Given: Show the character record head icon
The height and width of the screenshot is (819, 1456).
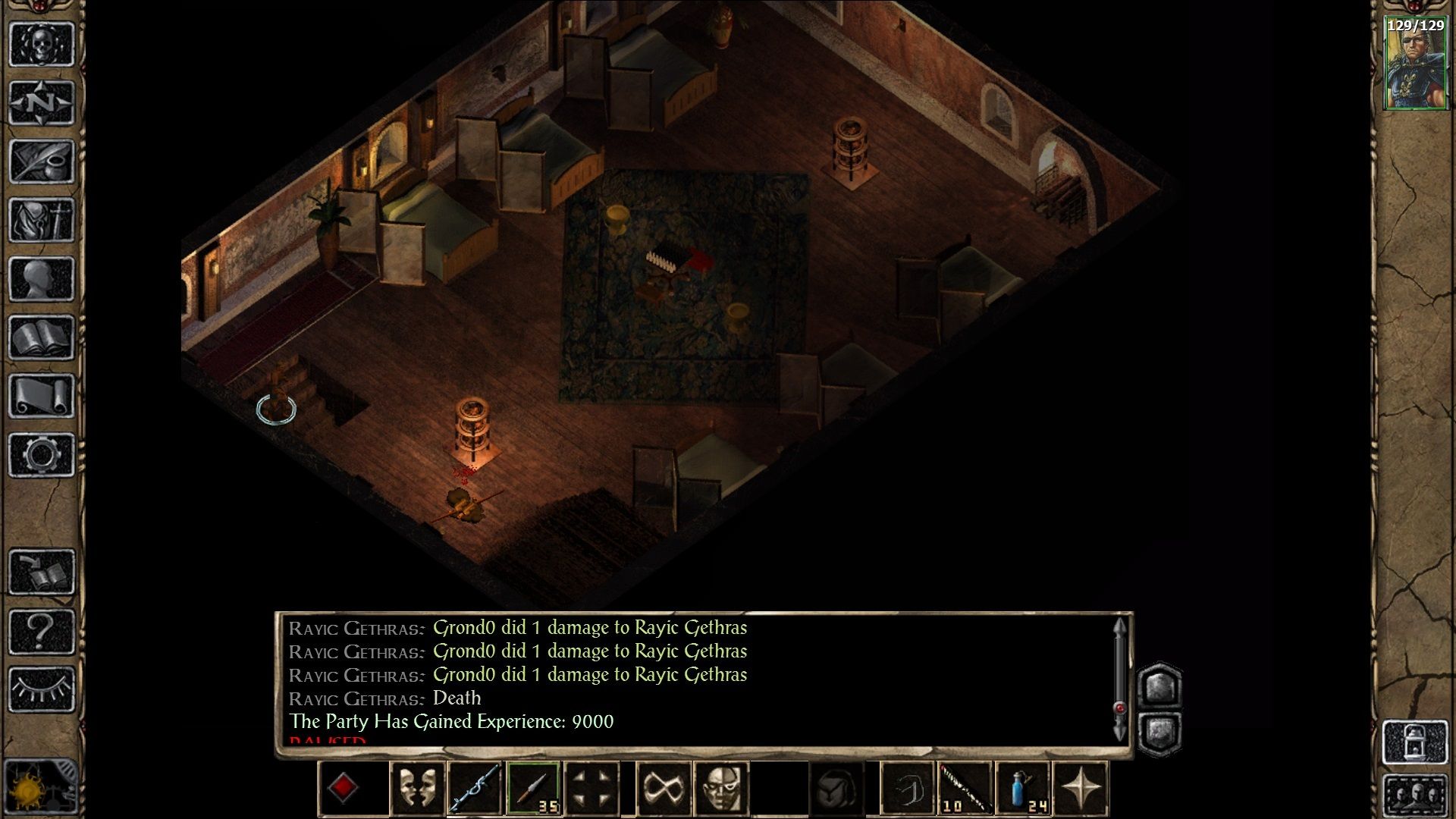Looking at the screenshot, I should [x=42, y=278].
